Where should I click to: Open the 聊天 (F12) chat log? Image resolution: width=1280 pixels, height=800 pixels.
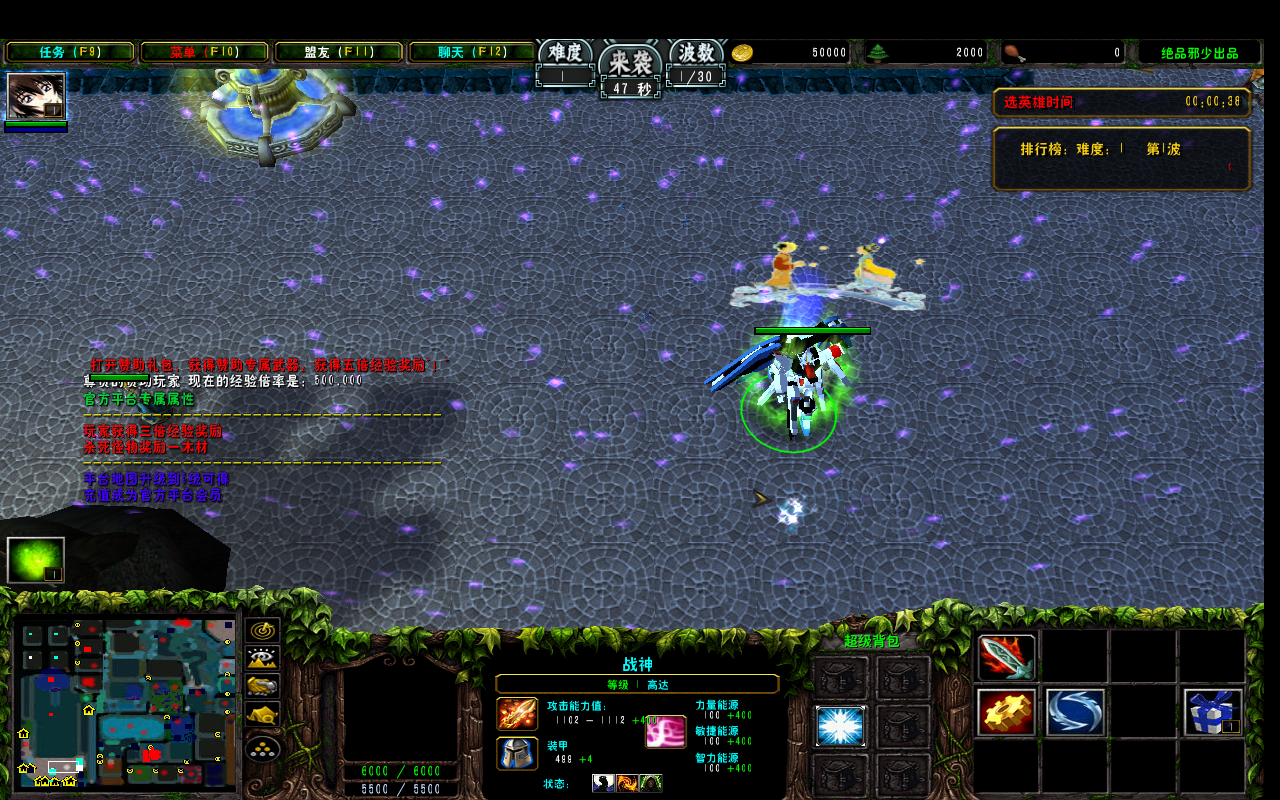[x=472, y=52]
